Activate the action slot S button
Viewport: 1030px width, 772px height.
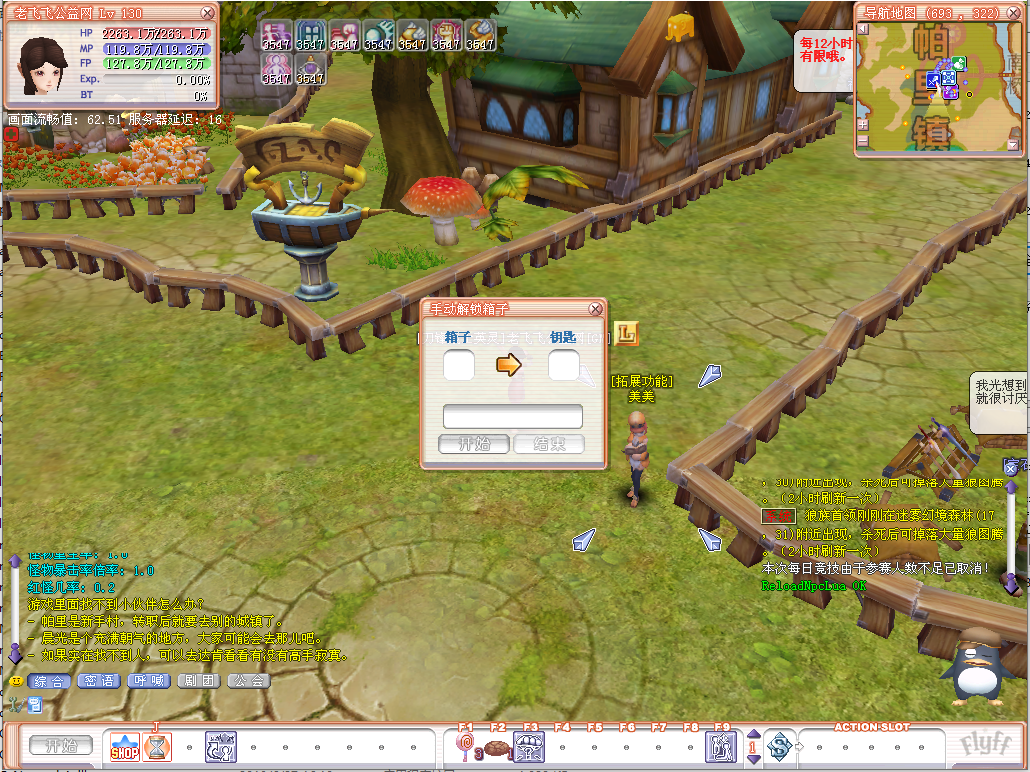pyautogui.click(x=780, y=746)
